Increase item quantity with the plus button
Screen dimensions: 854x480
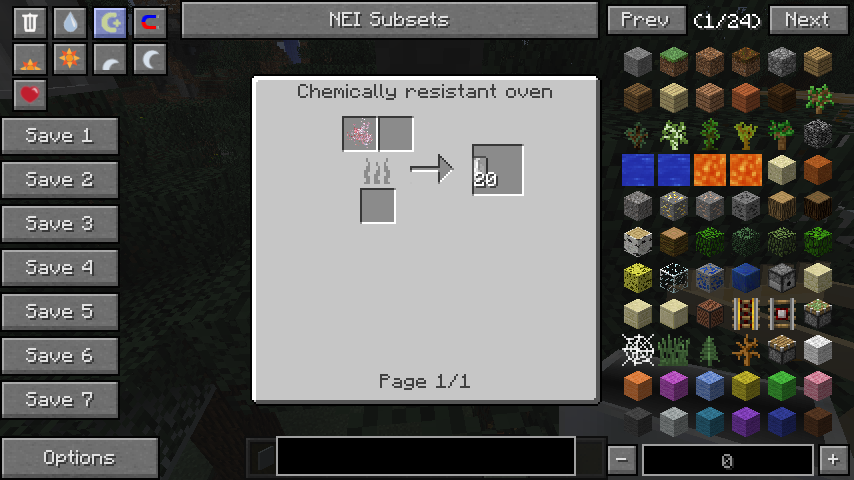(x=833, y=460)
